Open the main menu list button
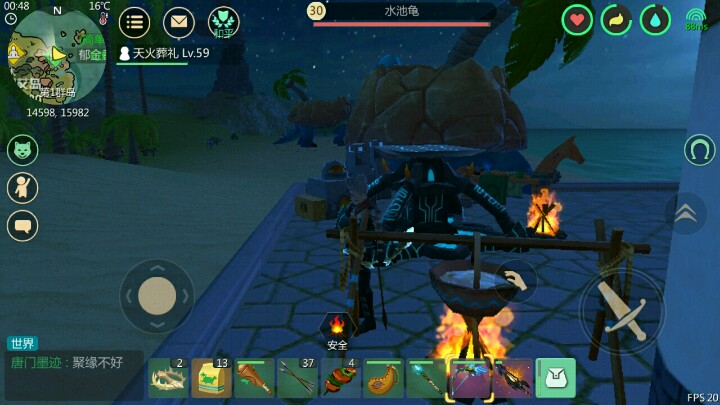Viewport: 720px width, 405px height. coord(135,21)
